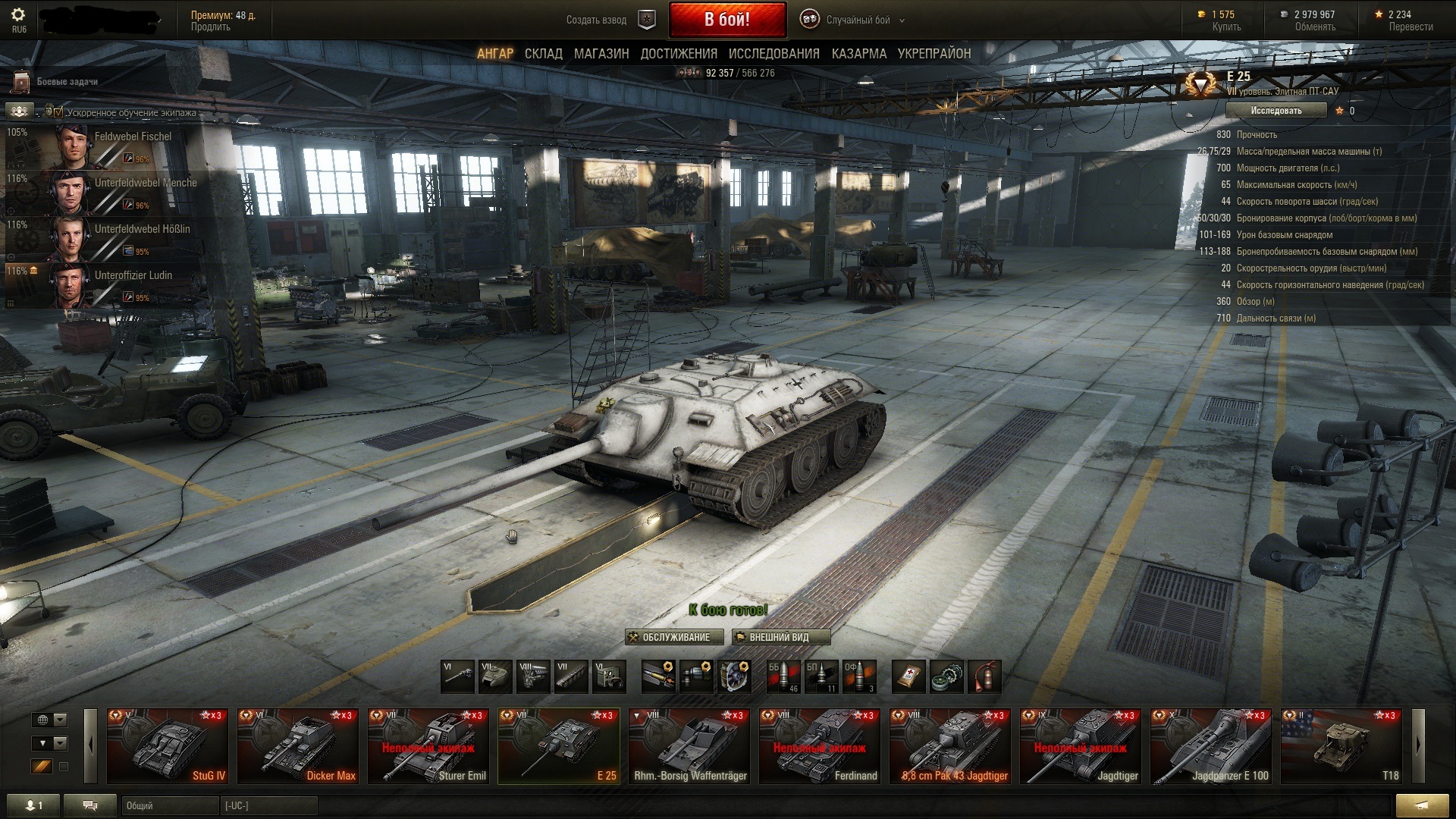Viewport: 1456px width, 819px height.
Task: Open the СКЛАД tab
Action: (543, 54)
